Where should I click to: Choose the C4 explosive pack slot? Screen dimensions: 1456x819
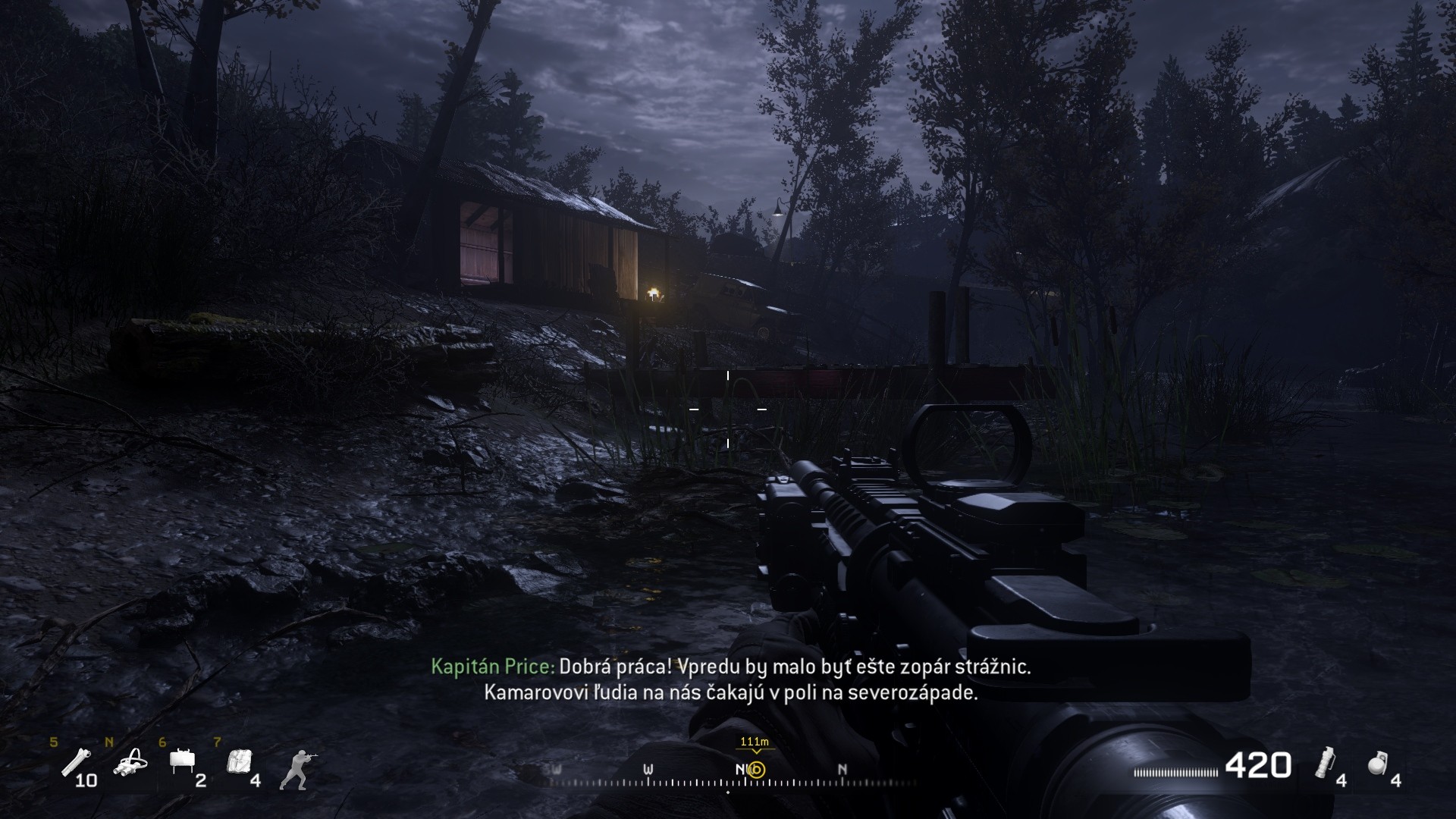tap(239, 761)
